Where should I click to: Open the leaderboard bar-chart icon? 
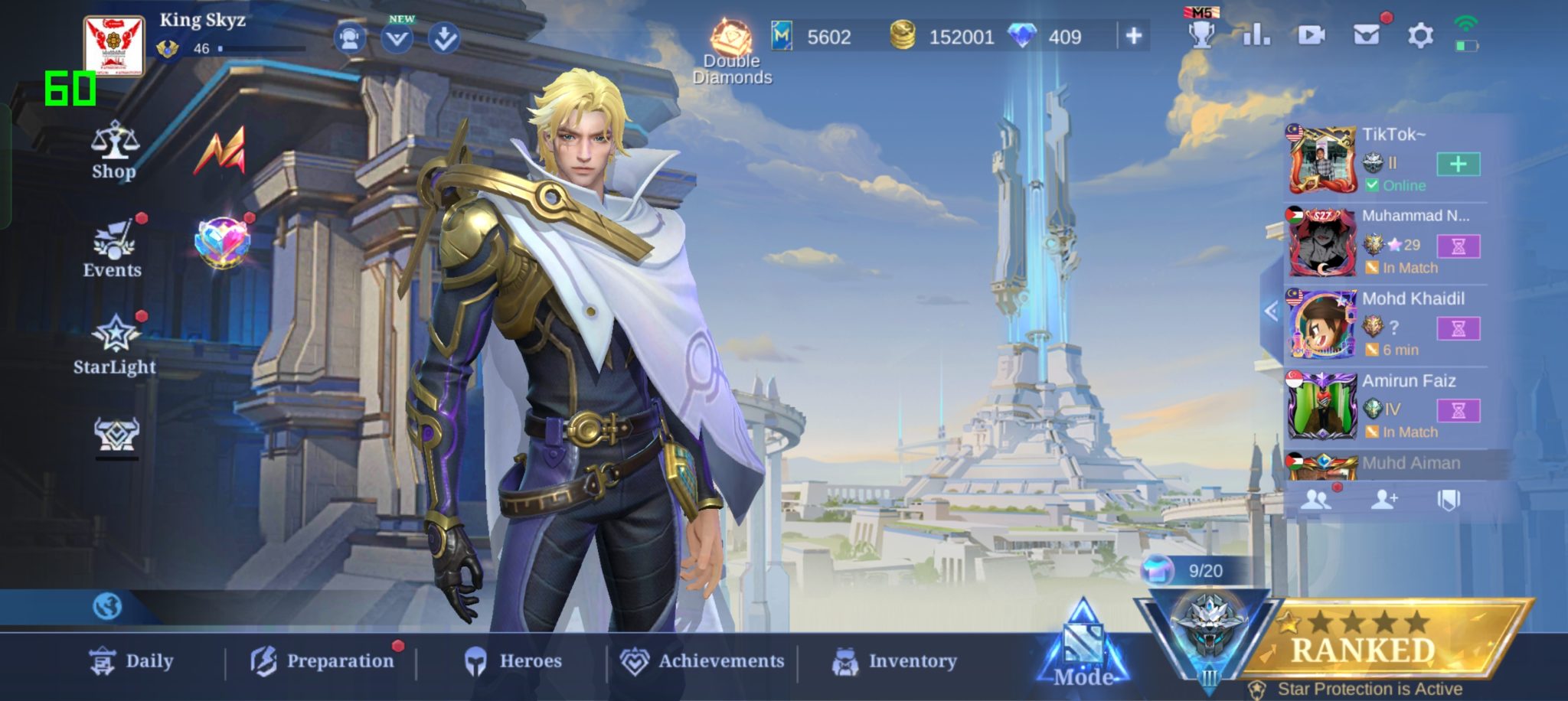[1256, 35]
